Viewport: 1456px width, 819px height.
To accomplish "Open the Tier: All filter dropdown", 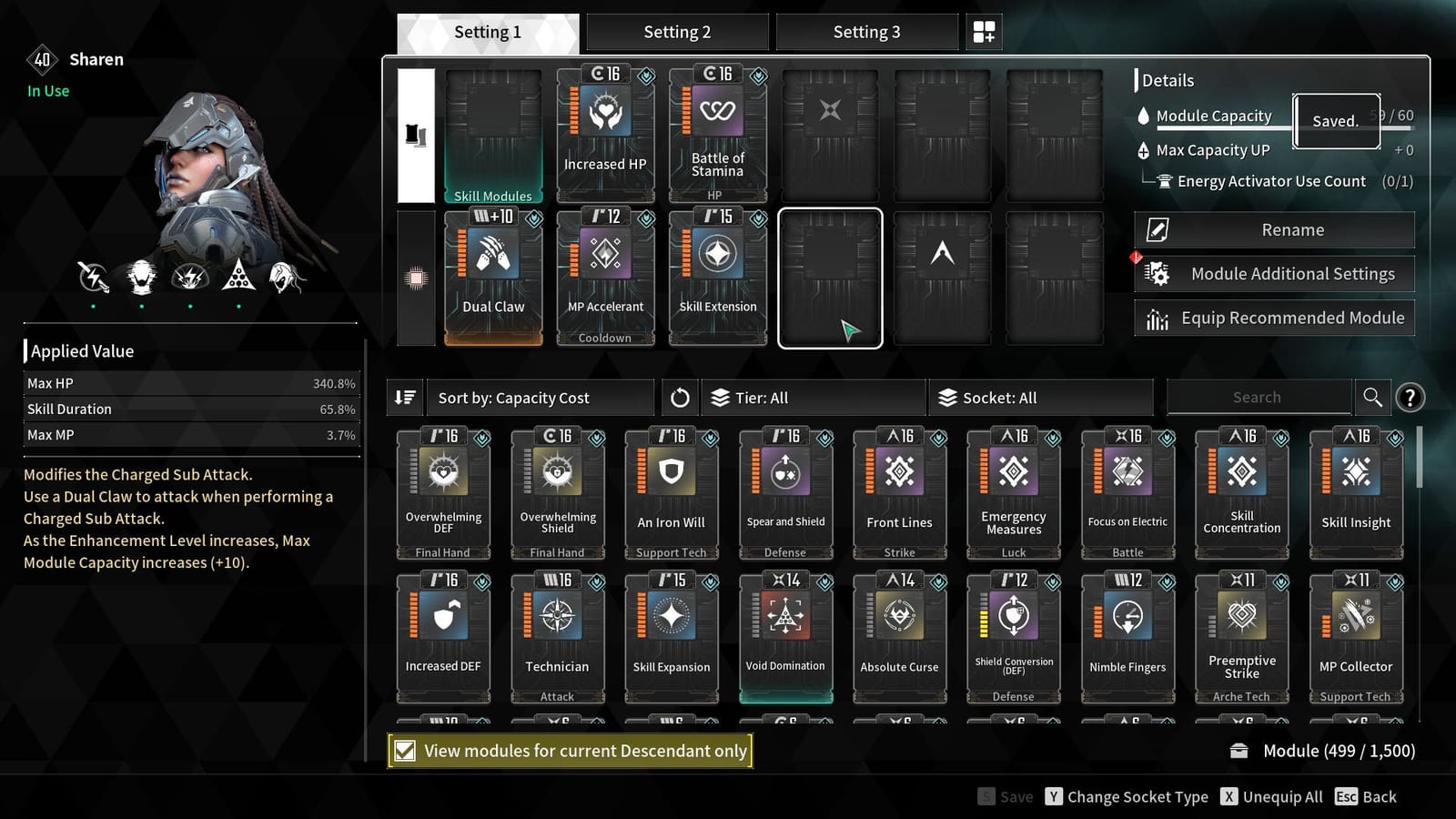I will click(813, 397).
